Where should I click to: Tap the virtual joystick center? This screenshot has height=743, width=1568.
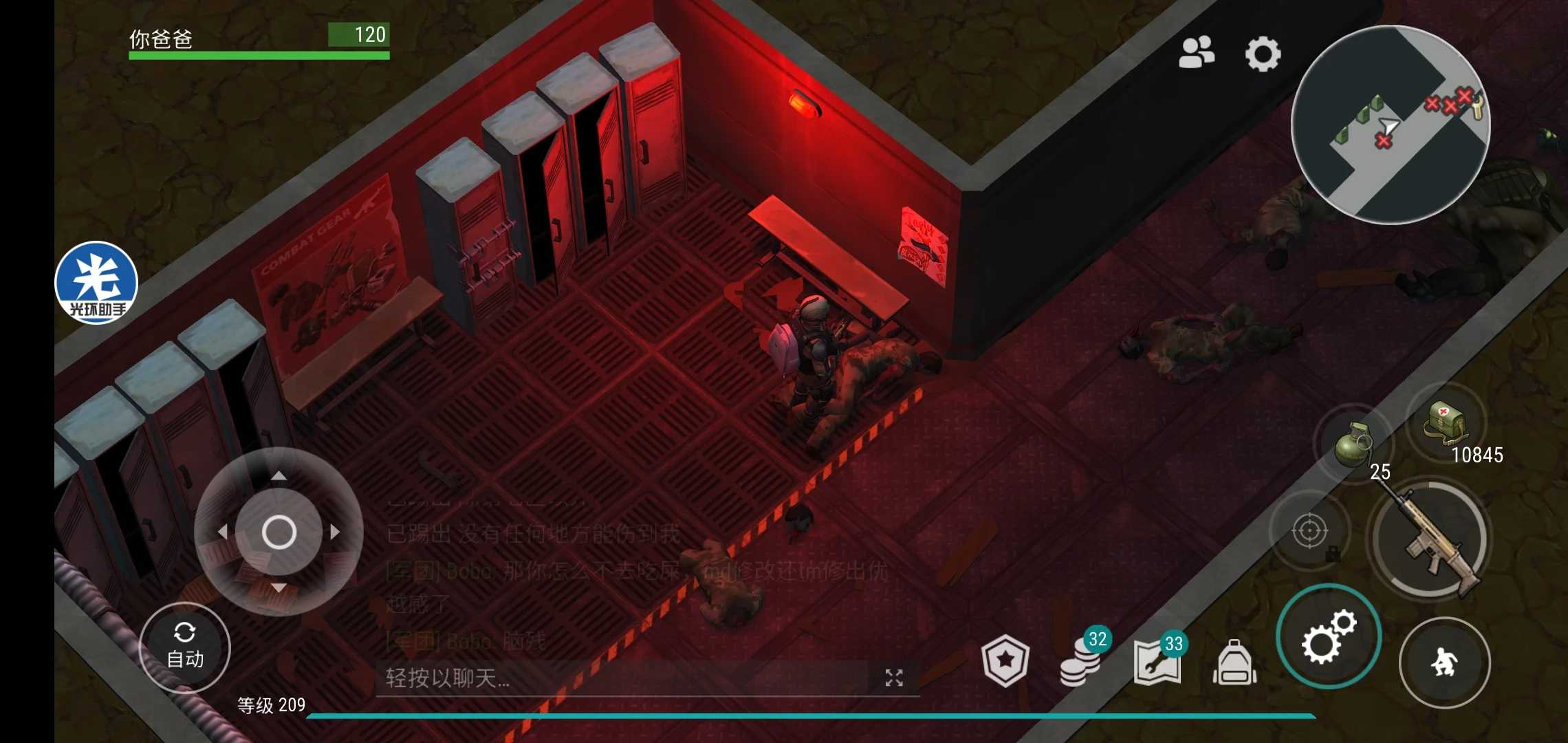click(279, 532)
